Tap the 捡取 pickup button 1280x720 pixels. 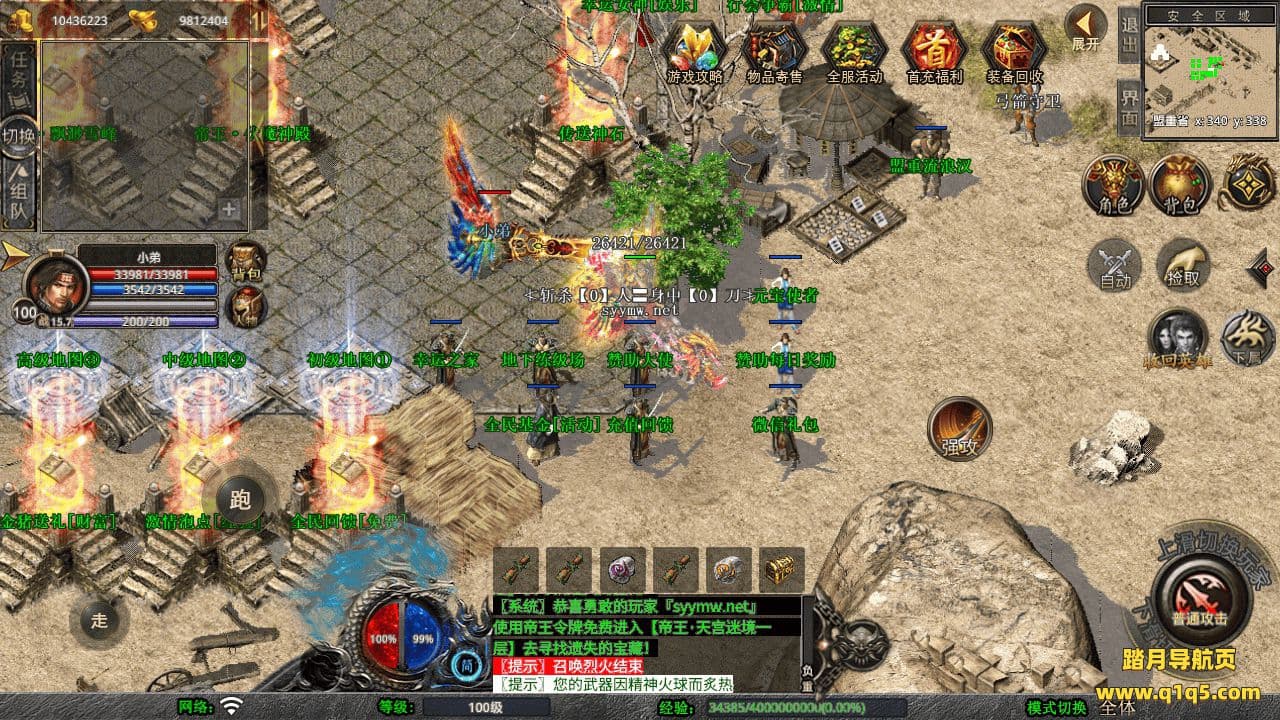pyautogui.click(x=1183, y=266)
